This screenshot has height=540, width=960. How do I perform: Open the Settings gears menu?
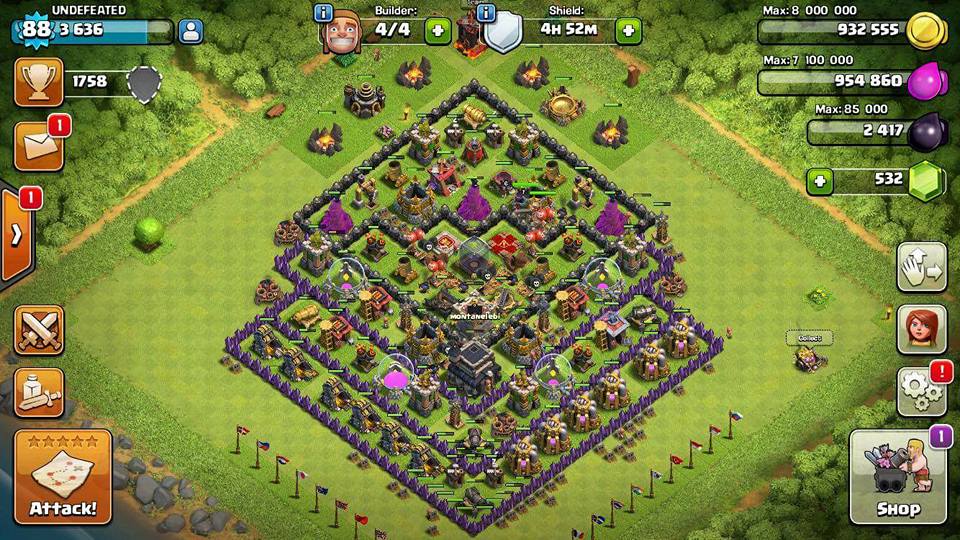921,391
